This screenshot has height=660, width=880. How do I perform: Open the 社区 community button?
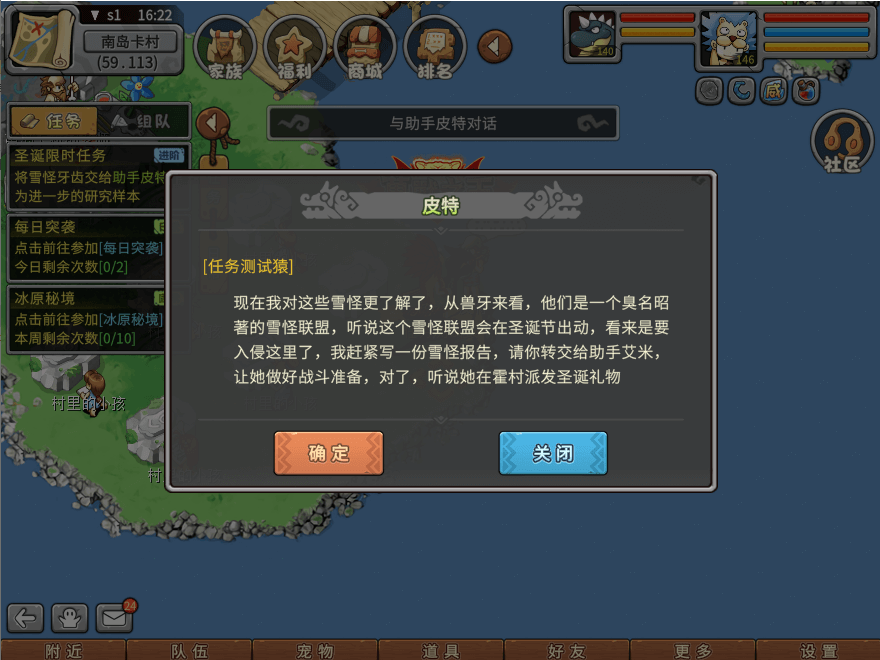pos(842,143)
